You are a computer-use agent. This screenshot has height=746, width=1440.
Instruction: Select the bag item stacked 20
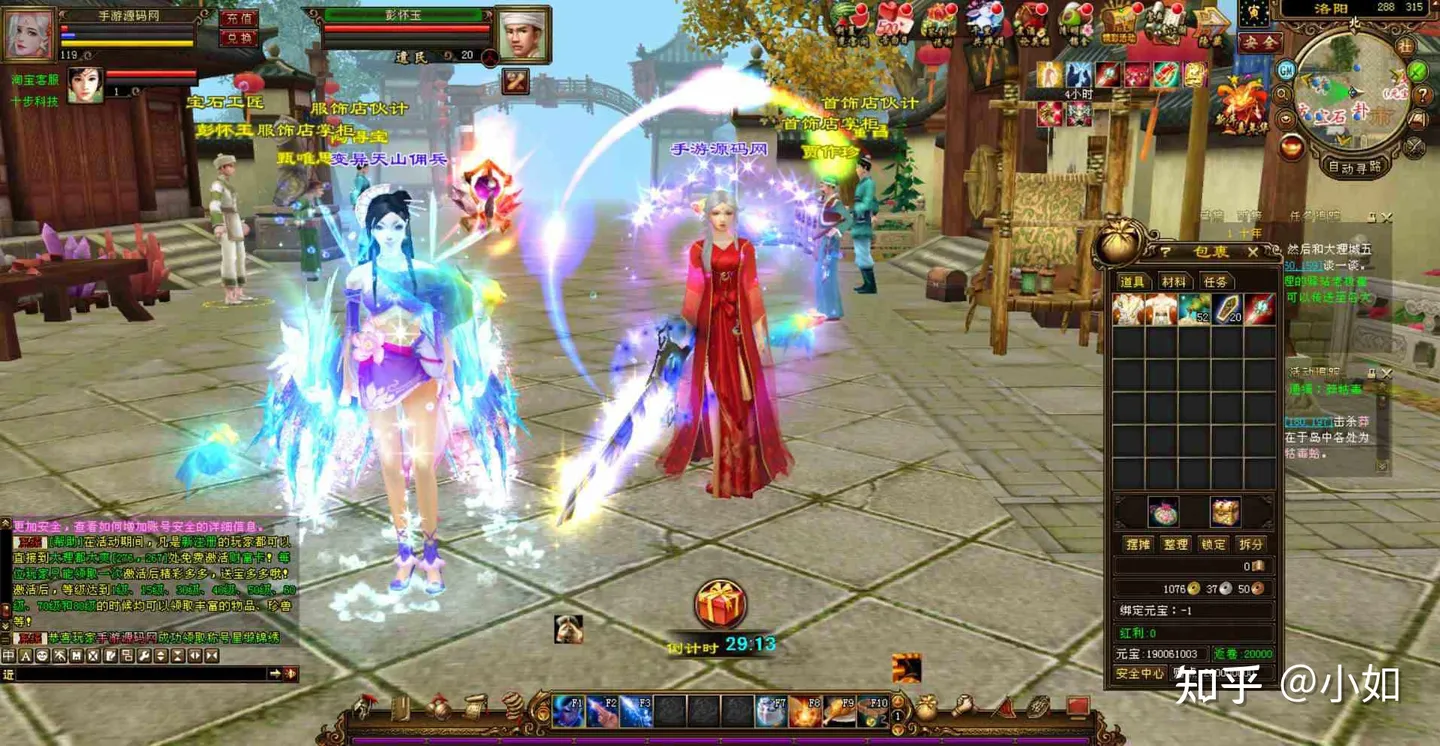point(1227,309)
